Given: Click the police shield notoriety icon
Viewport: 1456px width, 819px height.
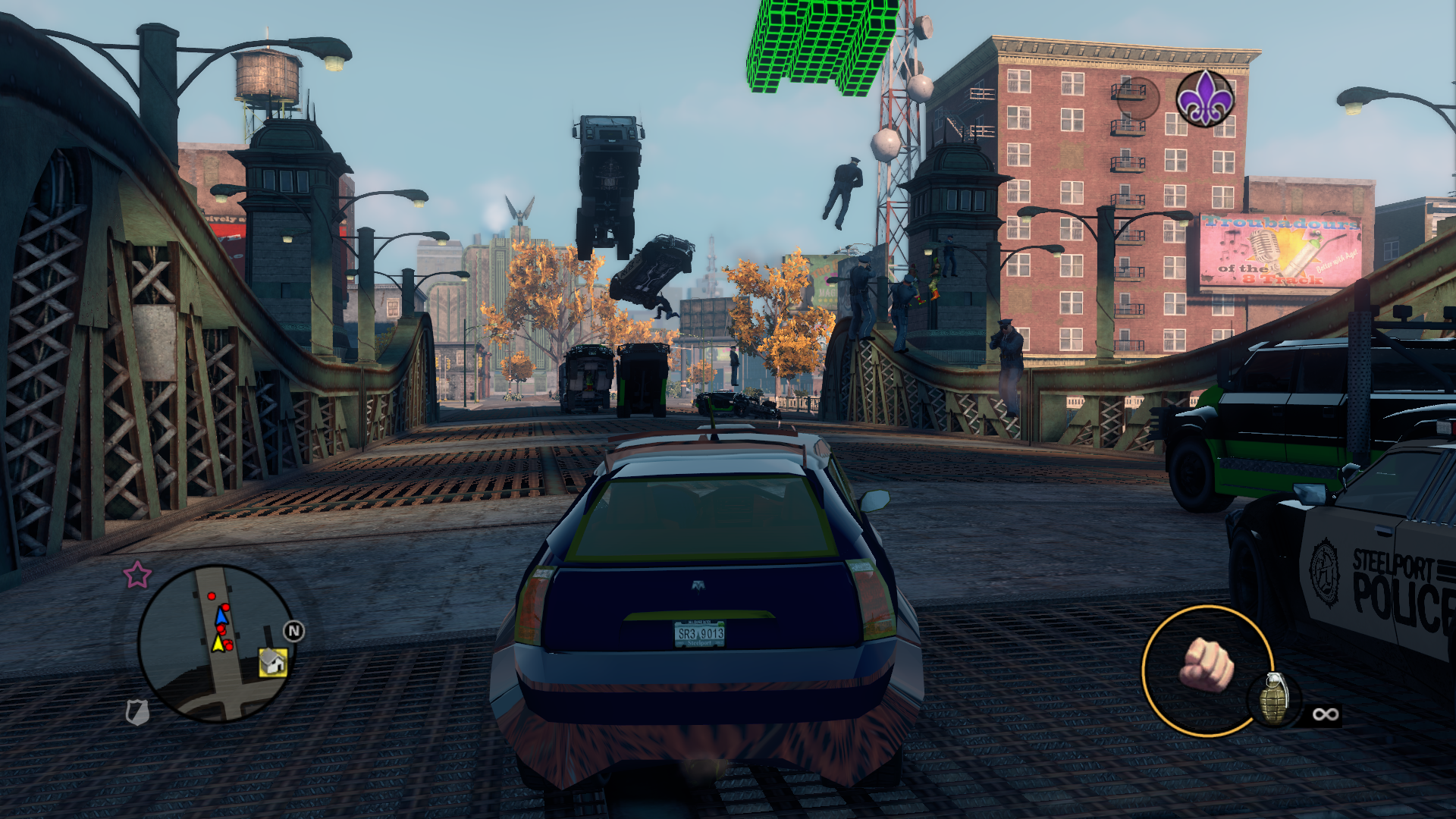Looking at the screenshot, I should click(x=136, y=712).
